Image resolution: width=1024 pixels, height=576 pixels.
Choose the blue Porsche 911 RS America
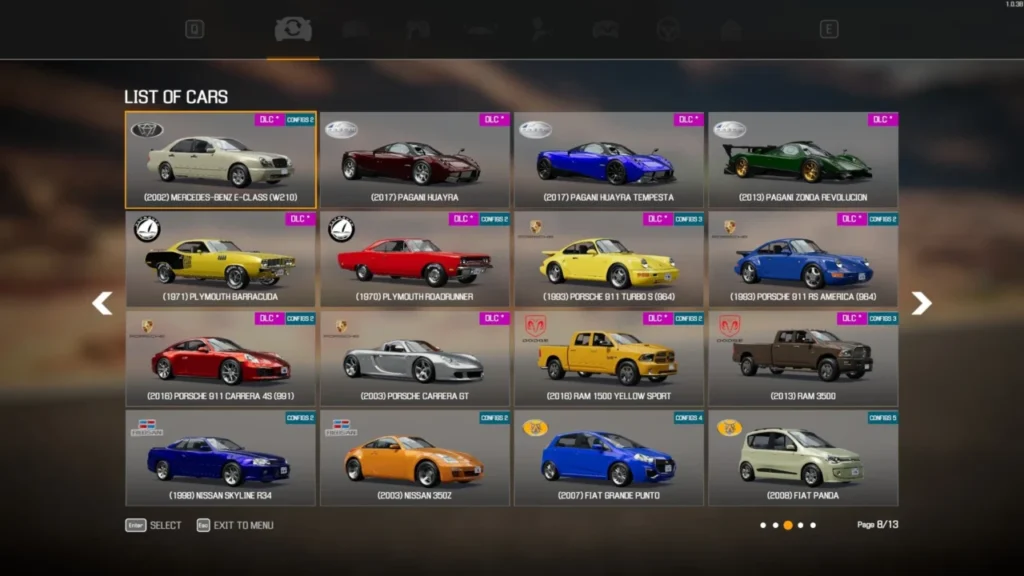803,259
